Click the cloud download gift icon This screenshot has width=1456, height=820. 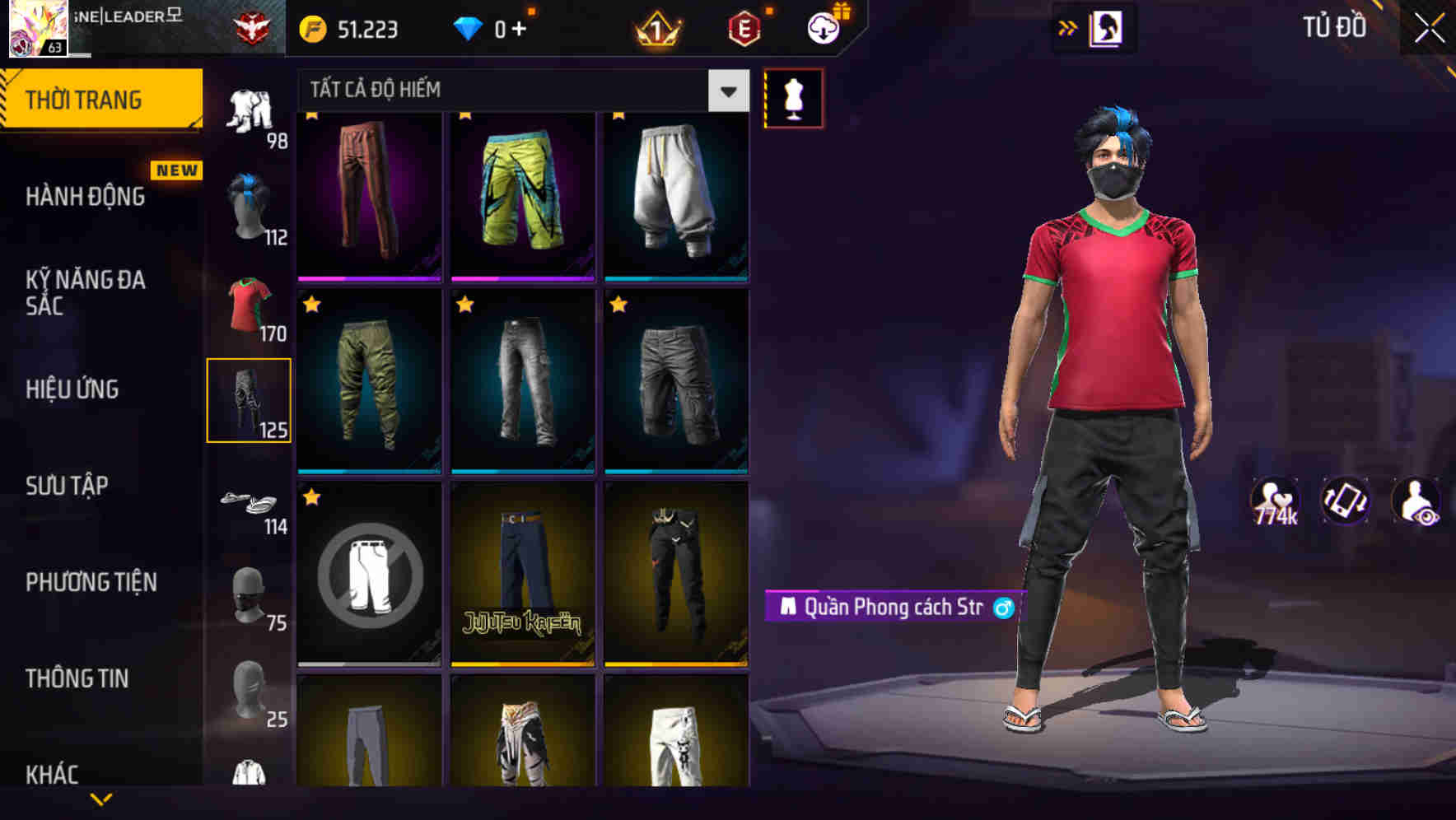click(x=823, y=27)
